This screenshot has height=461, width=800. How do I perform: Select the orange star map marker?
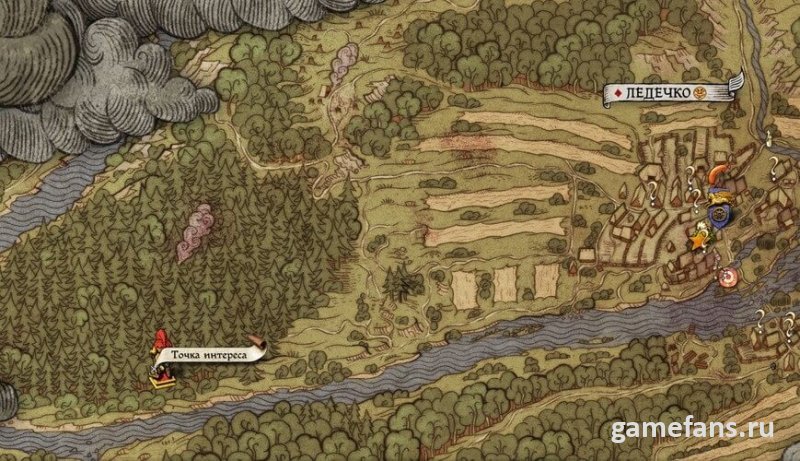698,241
